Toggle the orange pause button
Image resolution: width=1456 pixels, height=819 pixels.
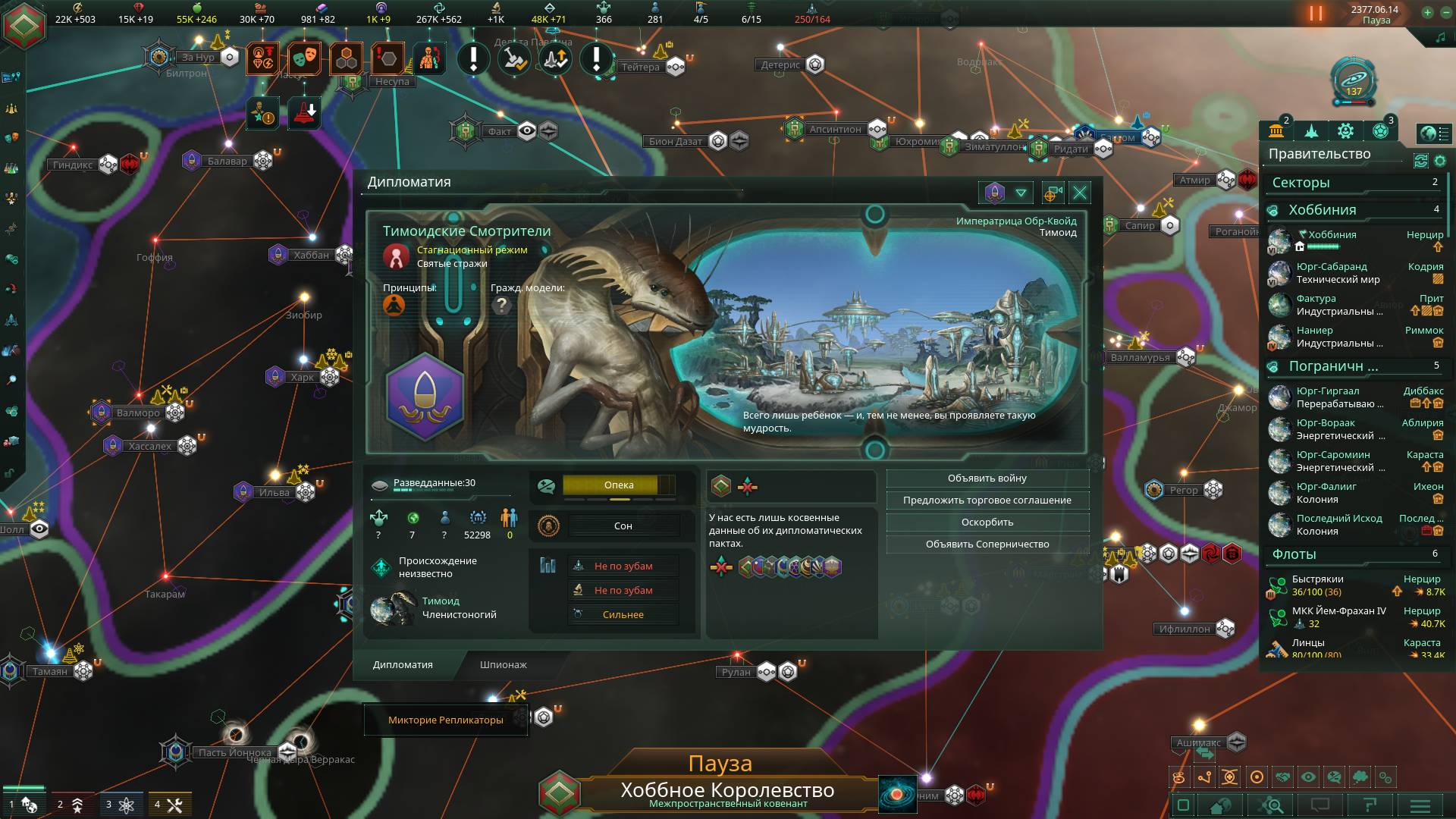[1316, 14]
